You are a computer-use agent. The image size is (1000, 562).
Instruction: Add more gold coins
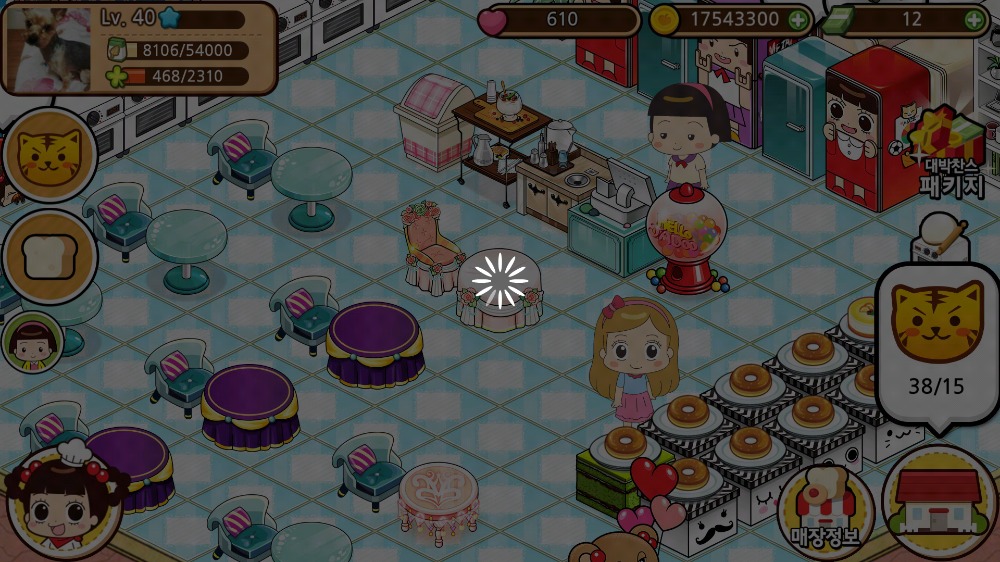coord(797,19)
